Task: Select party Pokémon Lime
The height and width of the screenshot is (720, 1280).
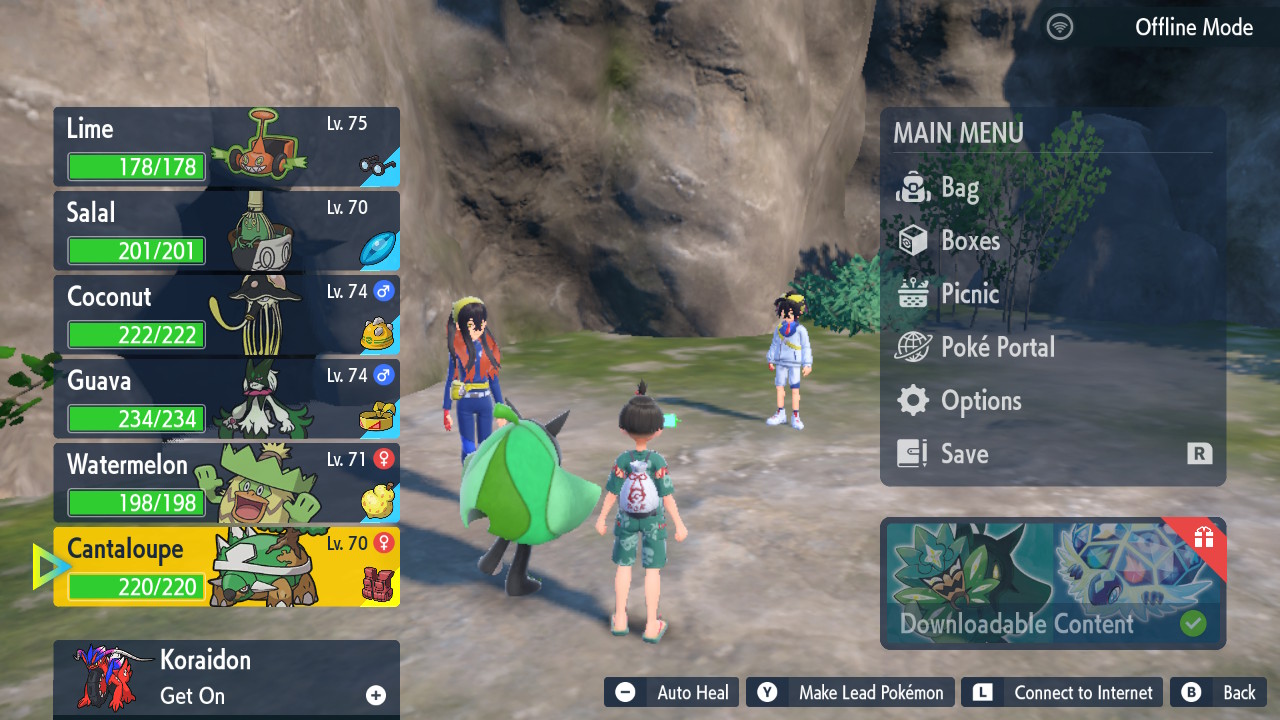Action: pyautogui.click(x=227, y=148)
